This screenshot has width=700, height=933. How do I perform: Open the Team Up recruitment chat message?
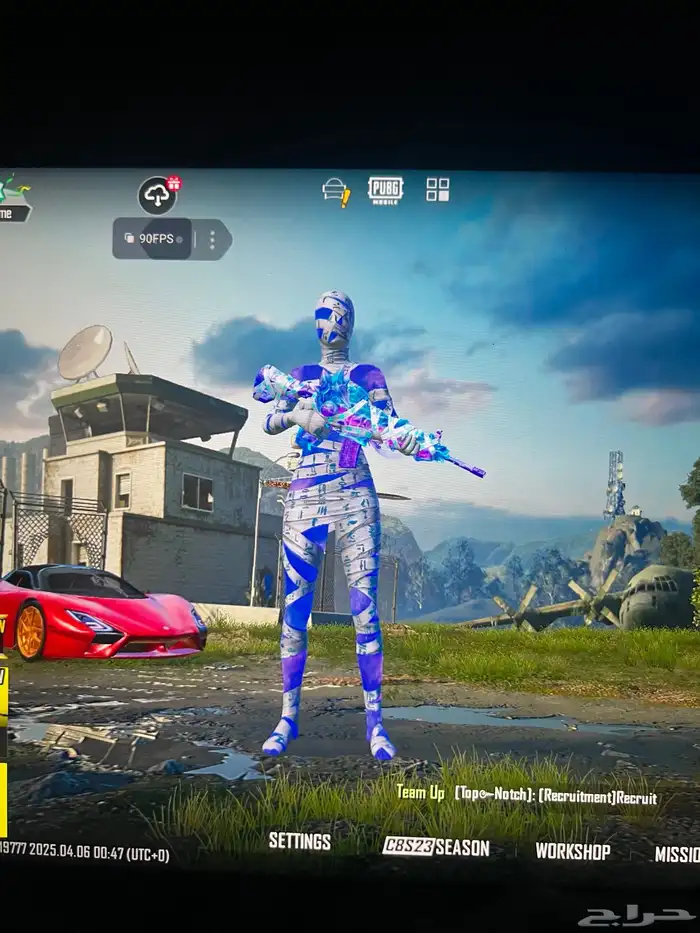(x=526, y=795)
